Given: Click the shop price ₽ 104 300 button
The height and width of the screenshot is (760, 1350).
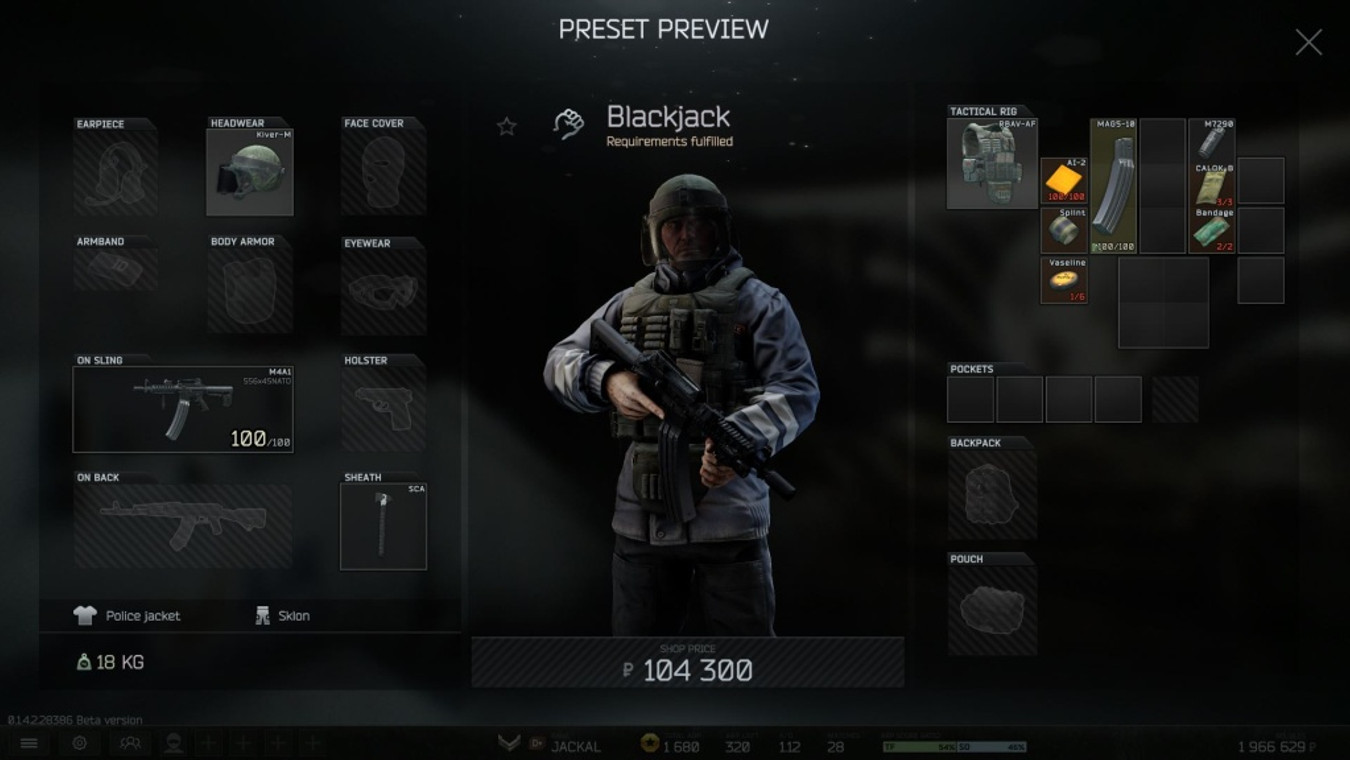Looking at the screenshot, I should click(x=689, y=662).
